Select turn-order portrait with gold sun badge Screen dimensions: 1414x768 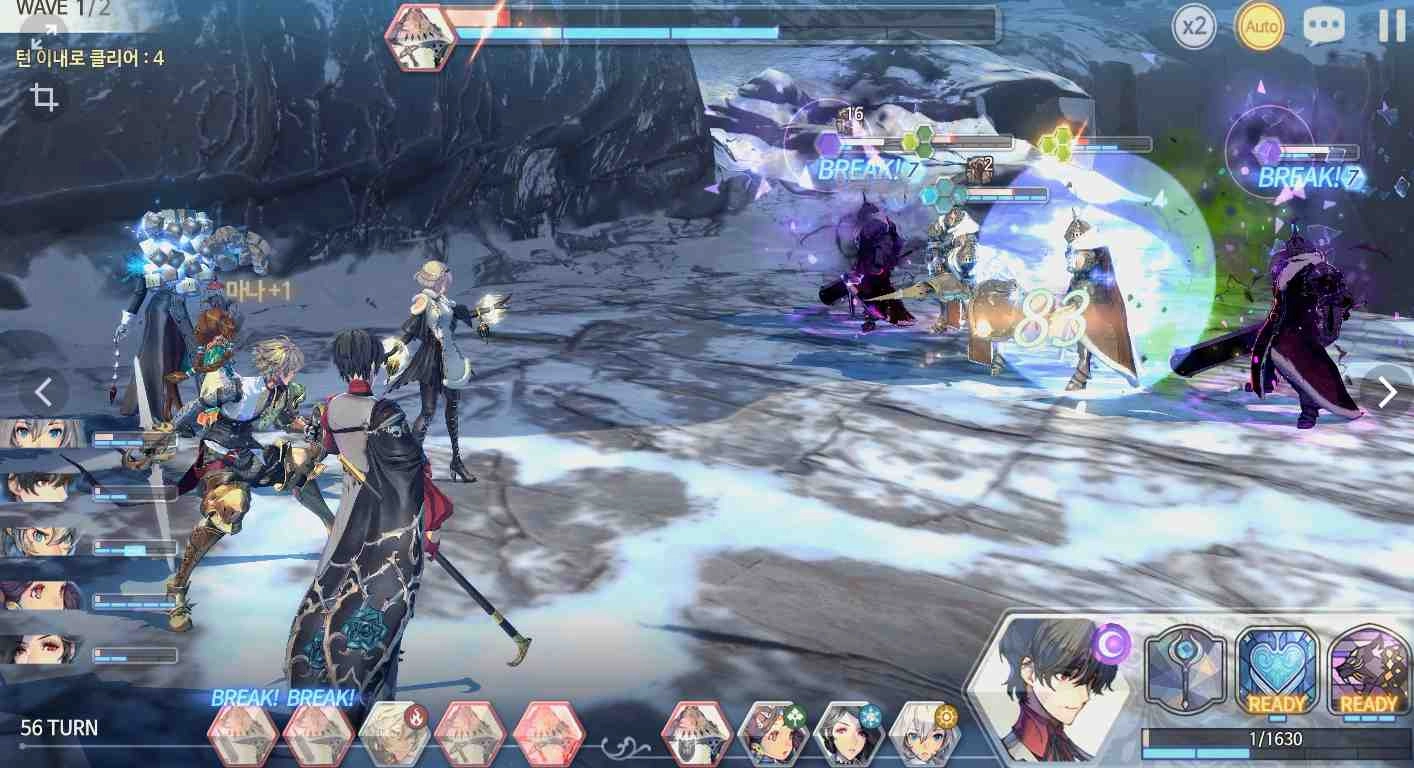pos(924,734)
